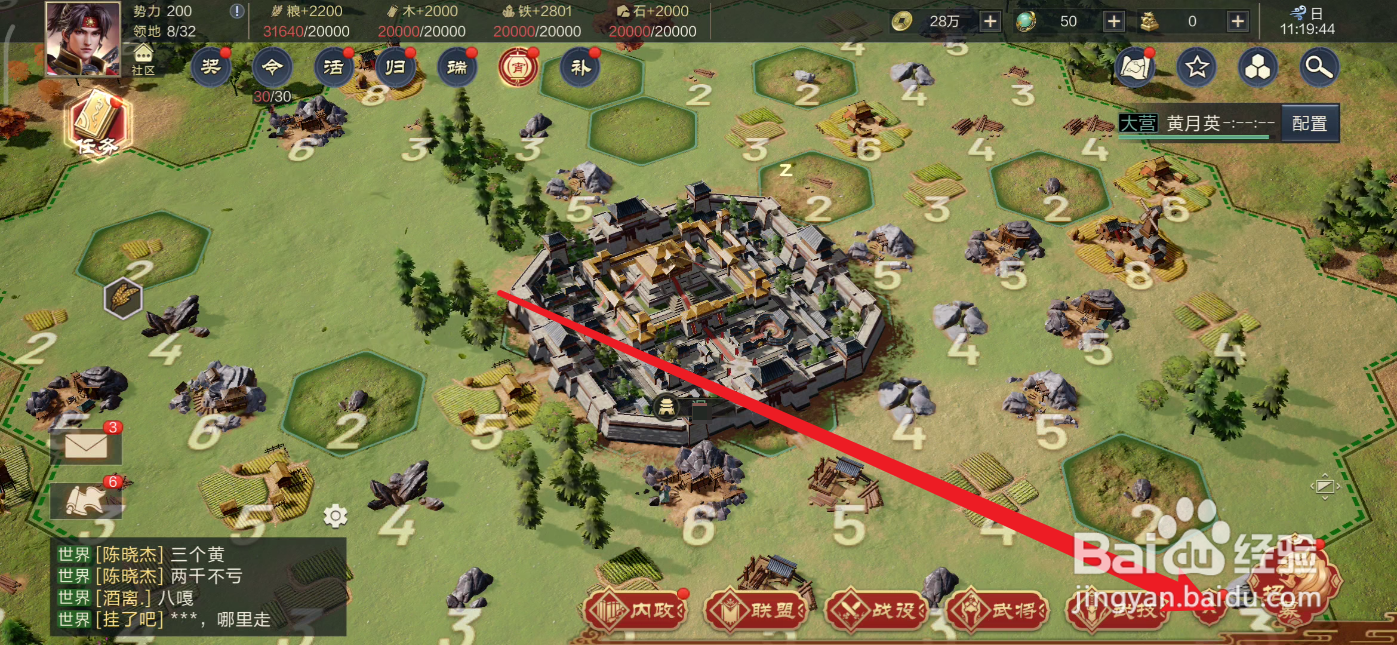Screen dimensions: 1397x645
Task: Open the world chat box
Action: pyautogui.click(x=198, y=587)
